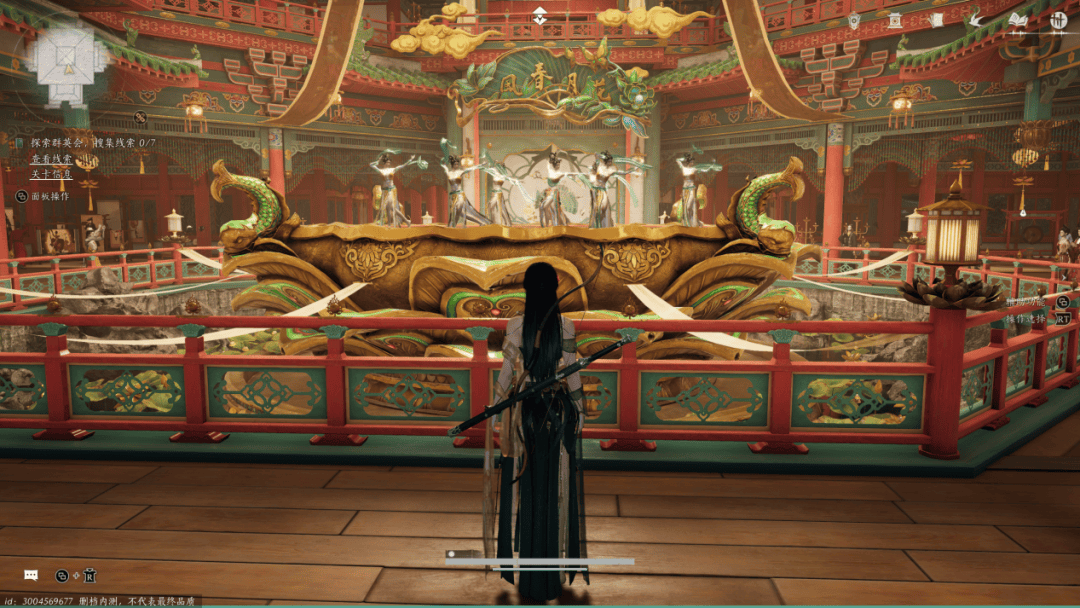1080x608 pixels.
Task: Open the chat speech bubble icon
Action: [x=31, y=575]
